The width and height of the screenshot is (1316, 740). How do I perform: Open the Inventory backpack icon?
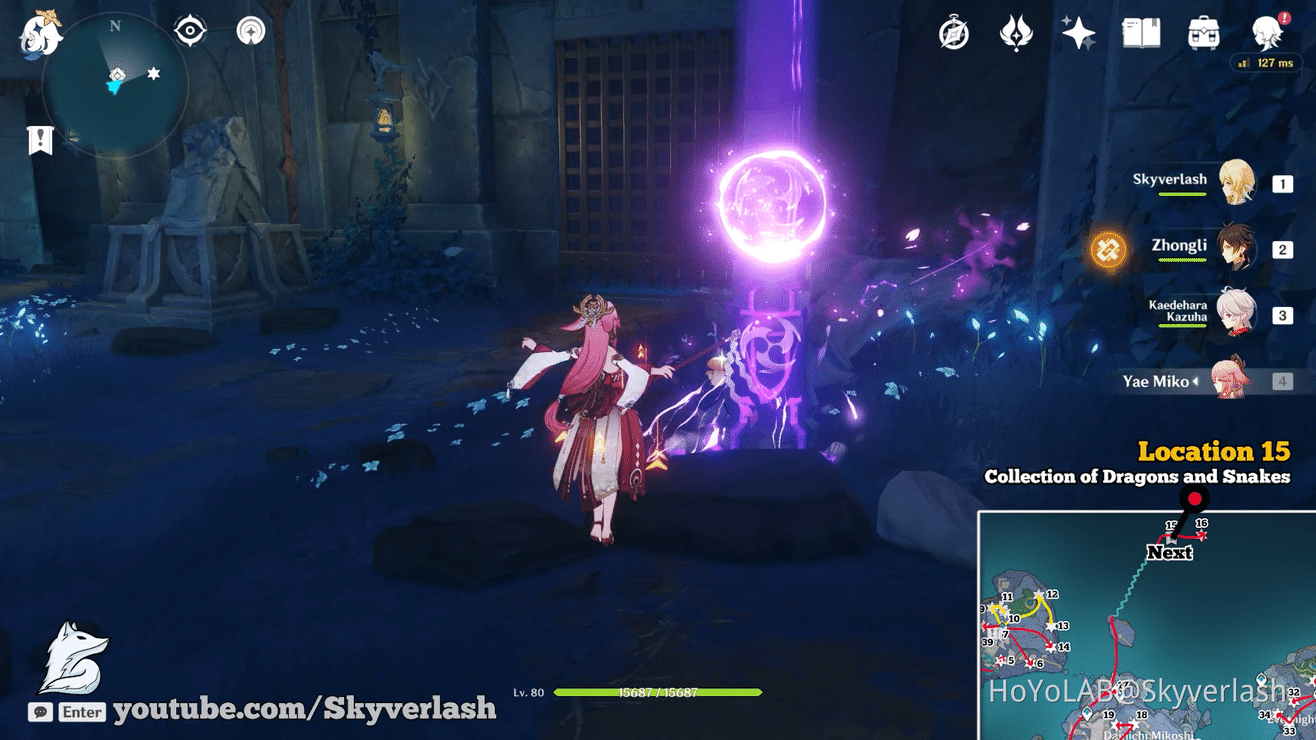[1202, 33]
